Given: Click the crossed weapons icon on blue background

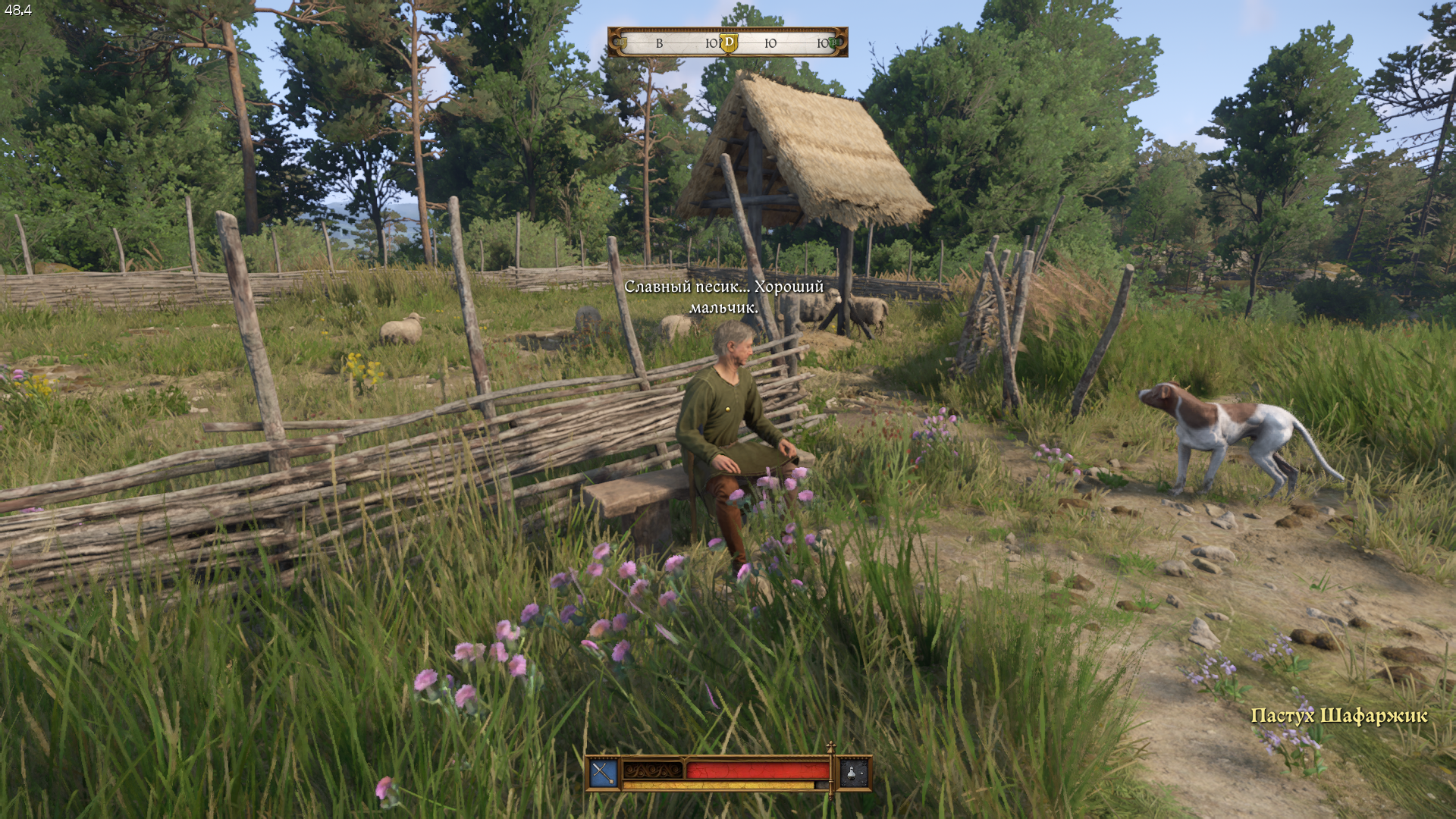Looking at the screenshot, I should coord(604,773).
